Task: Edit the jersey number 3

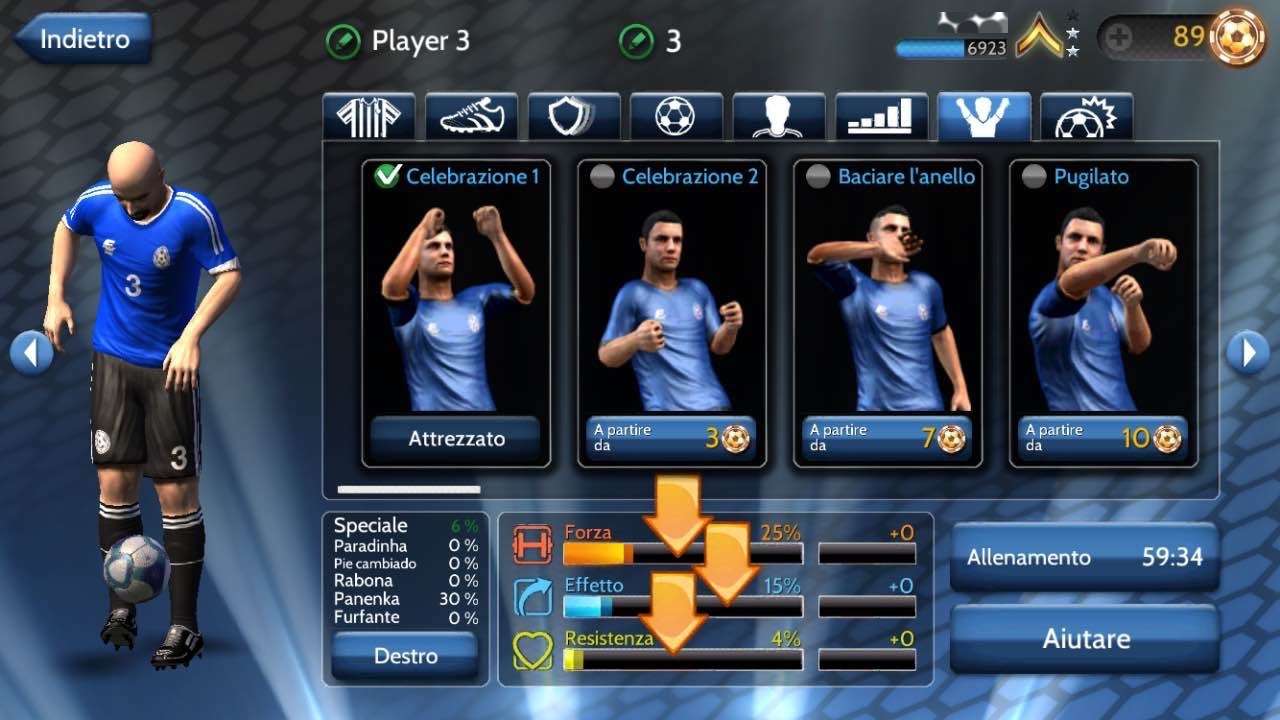Action: (637, 42)
